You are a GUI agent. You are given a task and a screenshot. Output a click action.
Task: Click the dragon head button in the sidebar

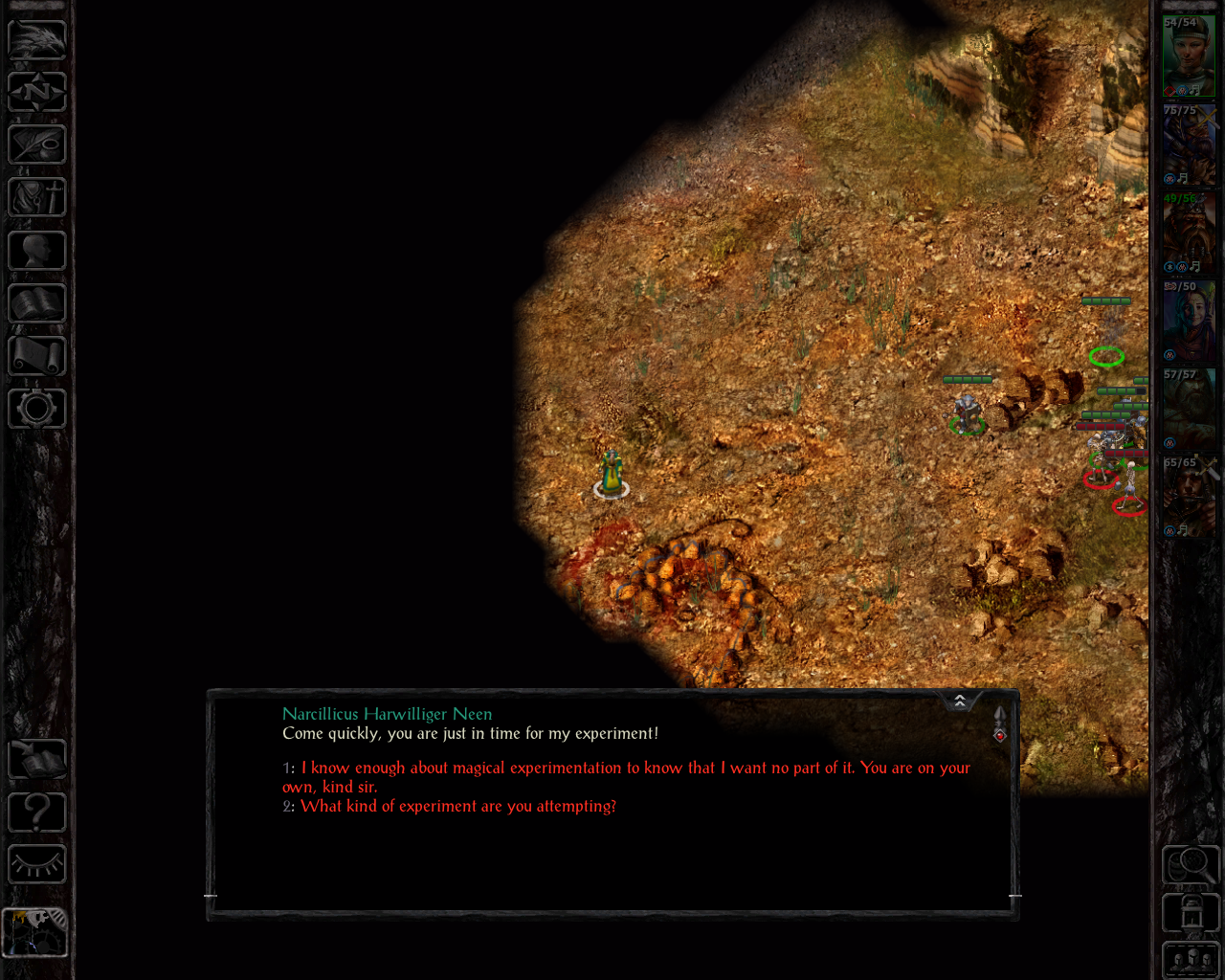[37, 39]
